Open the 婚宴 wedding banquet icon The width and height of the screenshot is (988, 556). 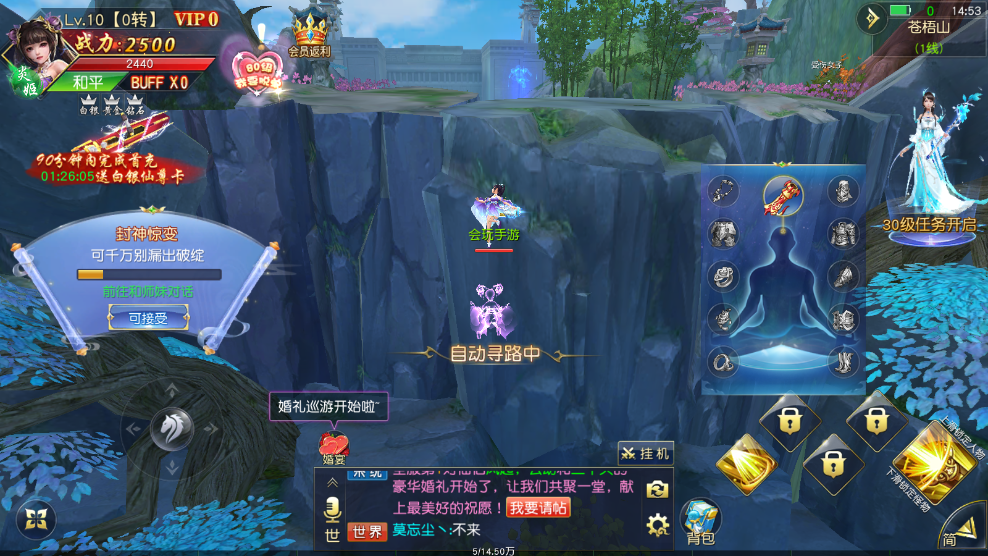click(334, 446)
